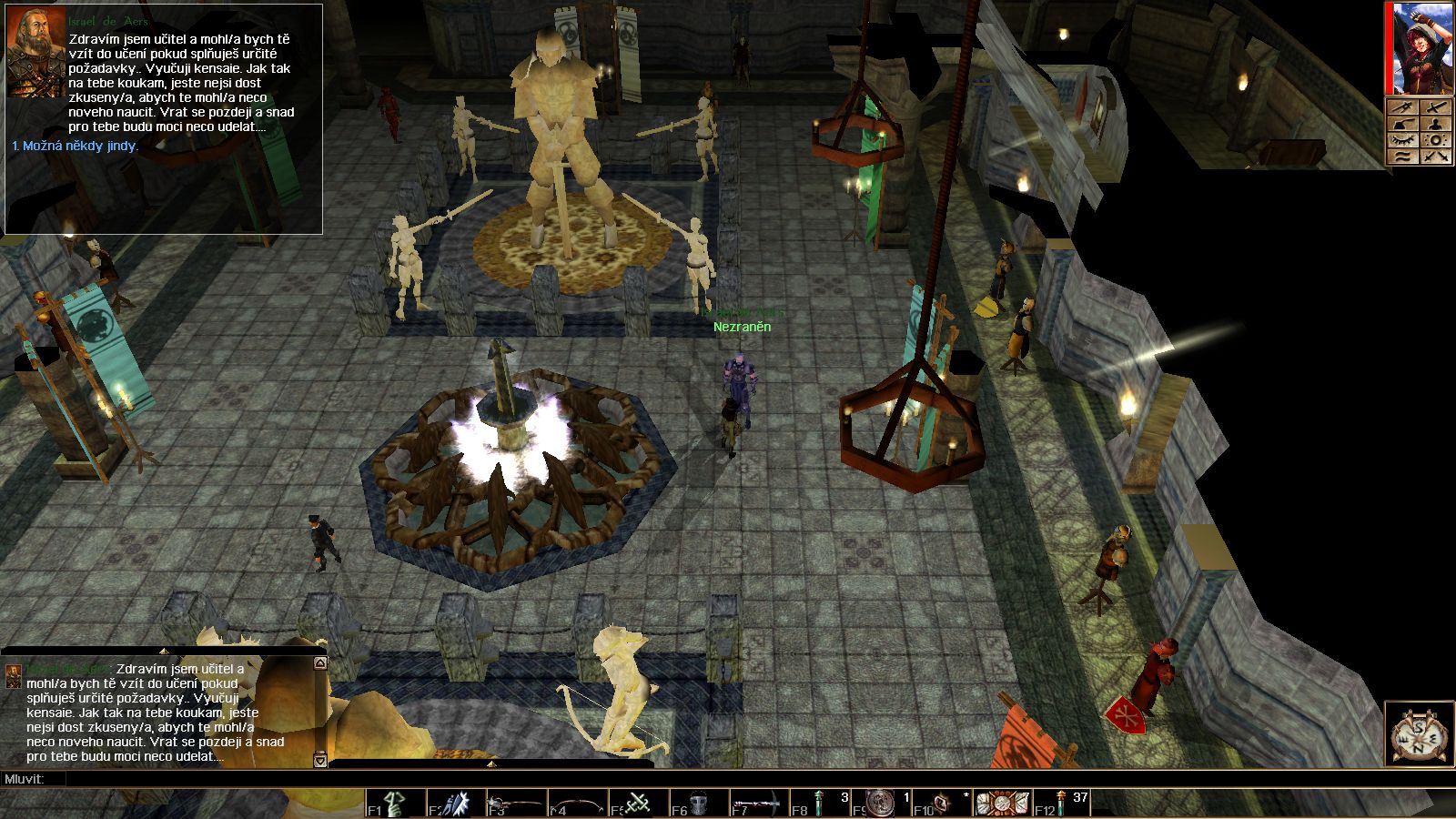Equip the rapier in slot F3
Screen dimensions: 1456x819
[x=517, y=804]
